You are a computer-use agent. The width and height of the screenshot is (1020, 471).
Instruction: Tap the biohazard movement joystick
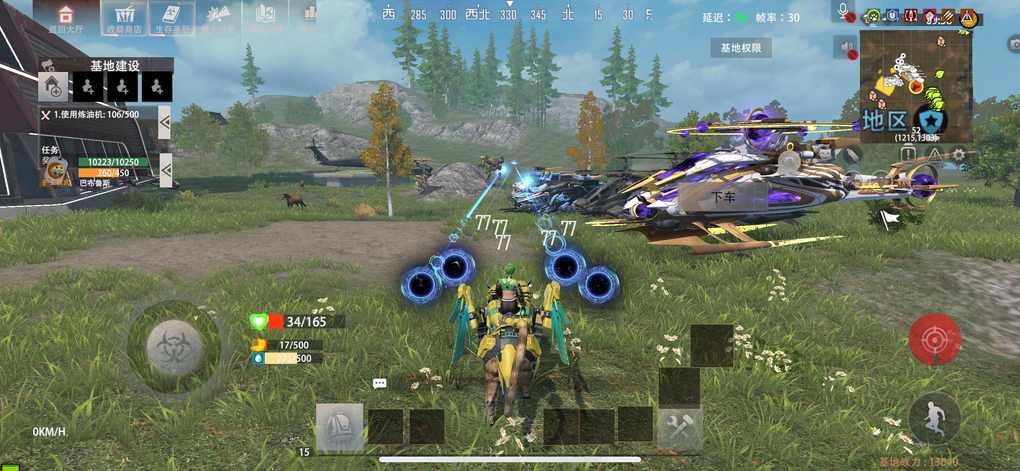[x=174, y=347]
